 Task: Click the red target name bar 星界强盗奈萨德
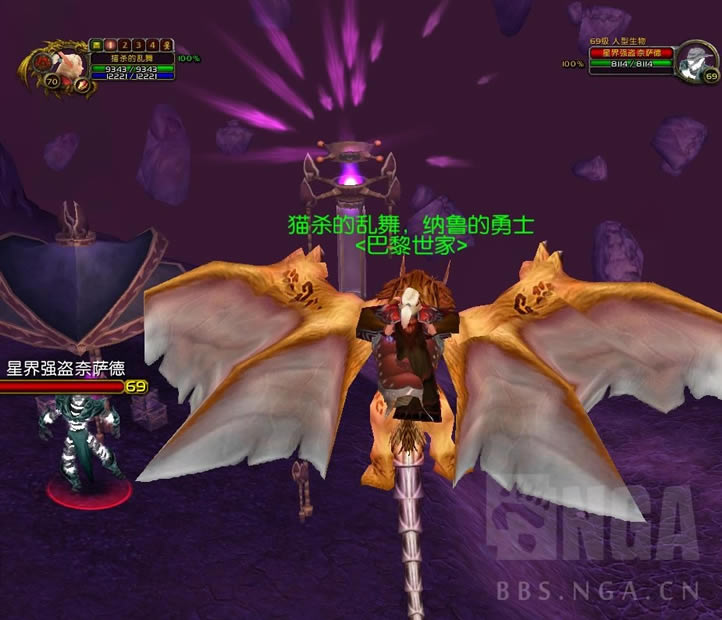(x=630, y=53)
